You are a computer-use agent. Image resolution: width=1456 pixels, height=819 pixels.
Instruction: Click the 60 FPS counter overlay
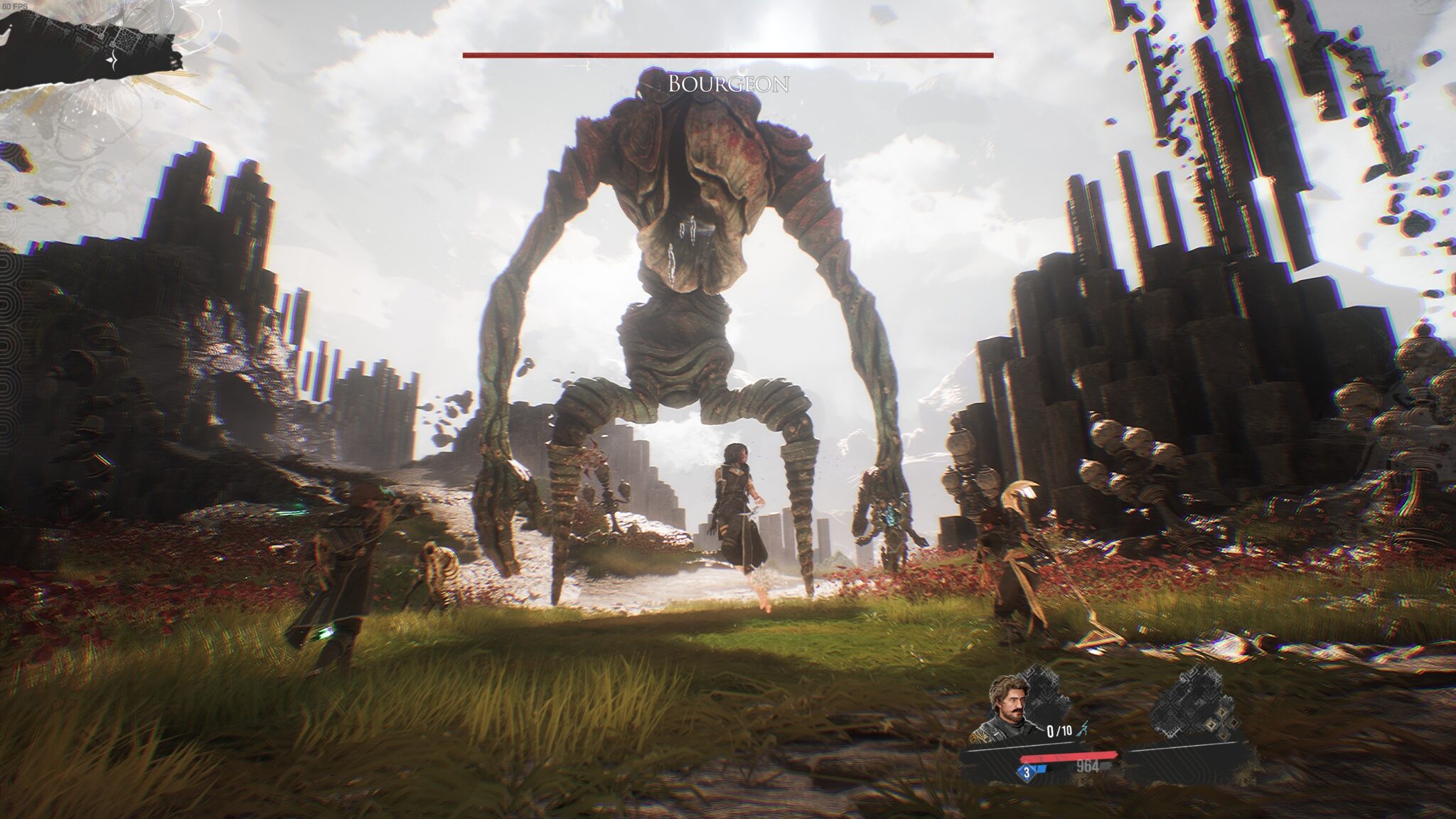coord(16,6)
